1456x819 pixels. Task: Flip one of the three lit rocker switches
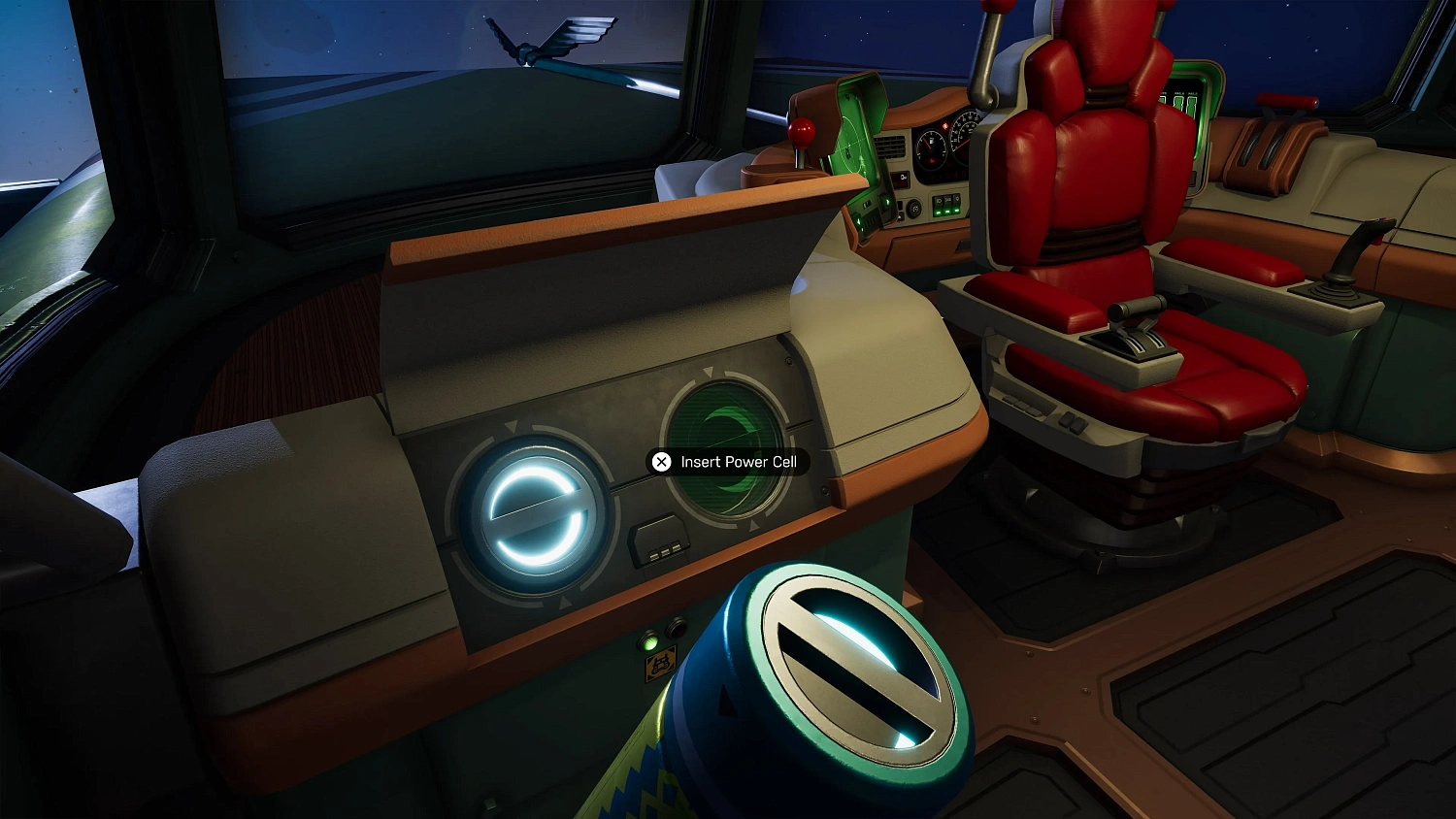pos(946,207)
